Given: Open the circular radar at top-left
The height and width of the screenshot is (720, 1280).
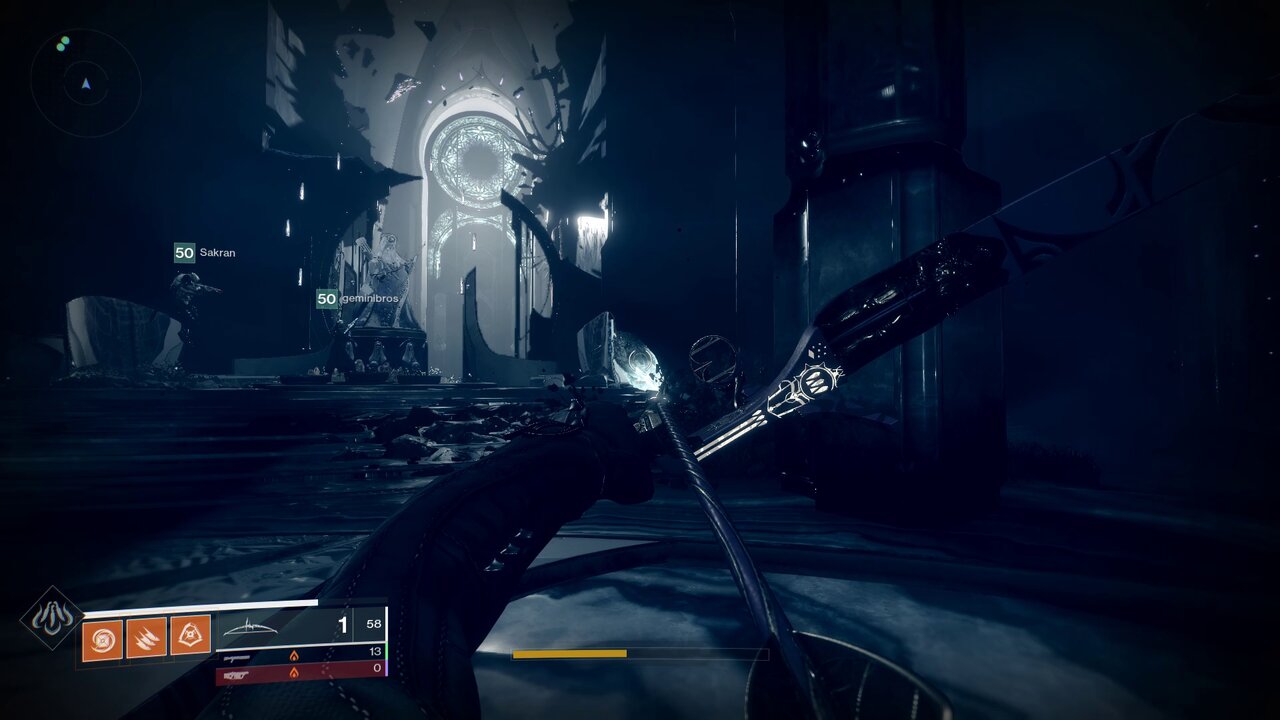Looking at the screenshot, I should [x=86, y=83].
